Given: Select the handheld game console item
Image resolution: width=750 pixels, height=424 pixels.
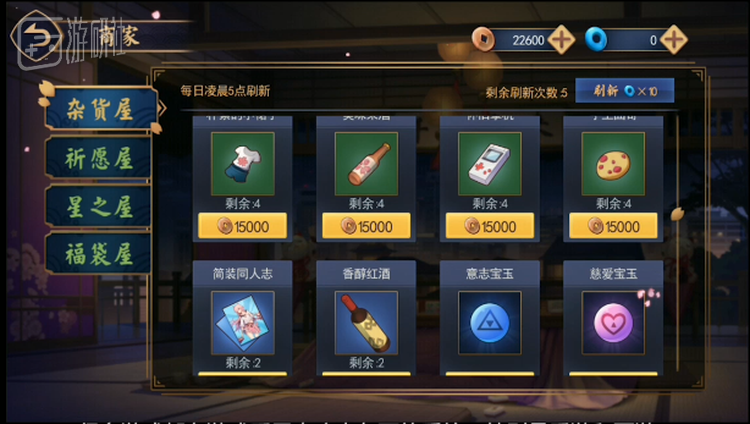Looking at the screenshot, I should pyautogui.click(x=489, y=163).
